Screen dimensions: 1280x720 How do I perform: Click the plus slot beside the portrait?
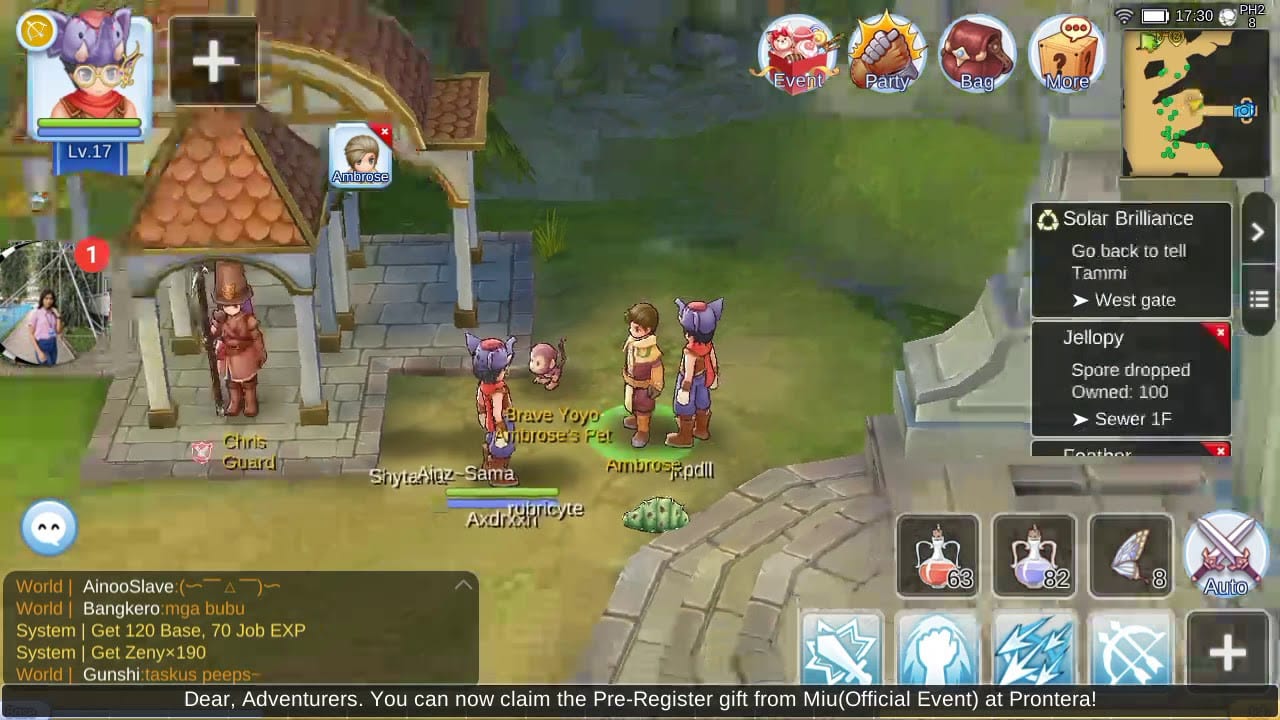214,62
